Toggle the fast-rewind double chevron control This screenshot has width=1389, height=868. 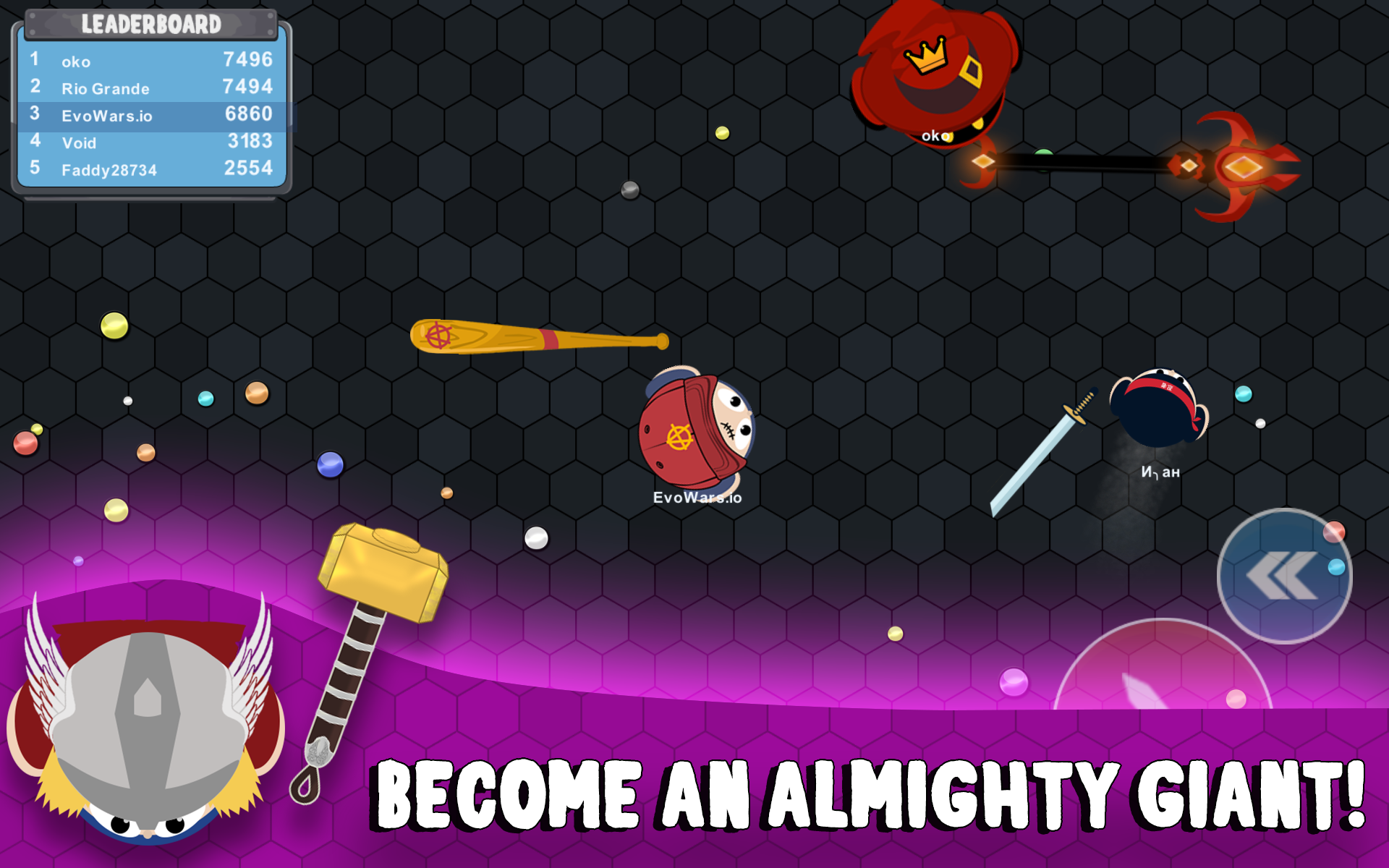[1284, 575]
